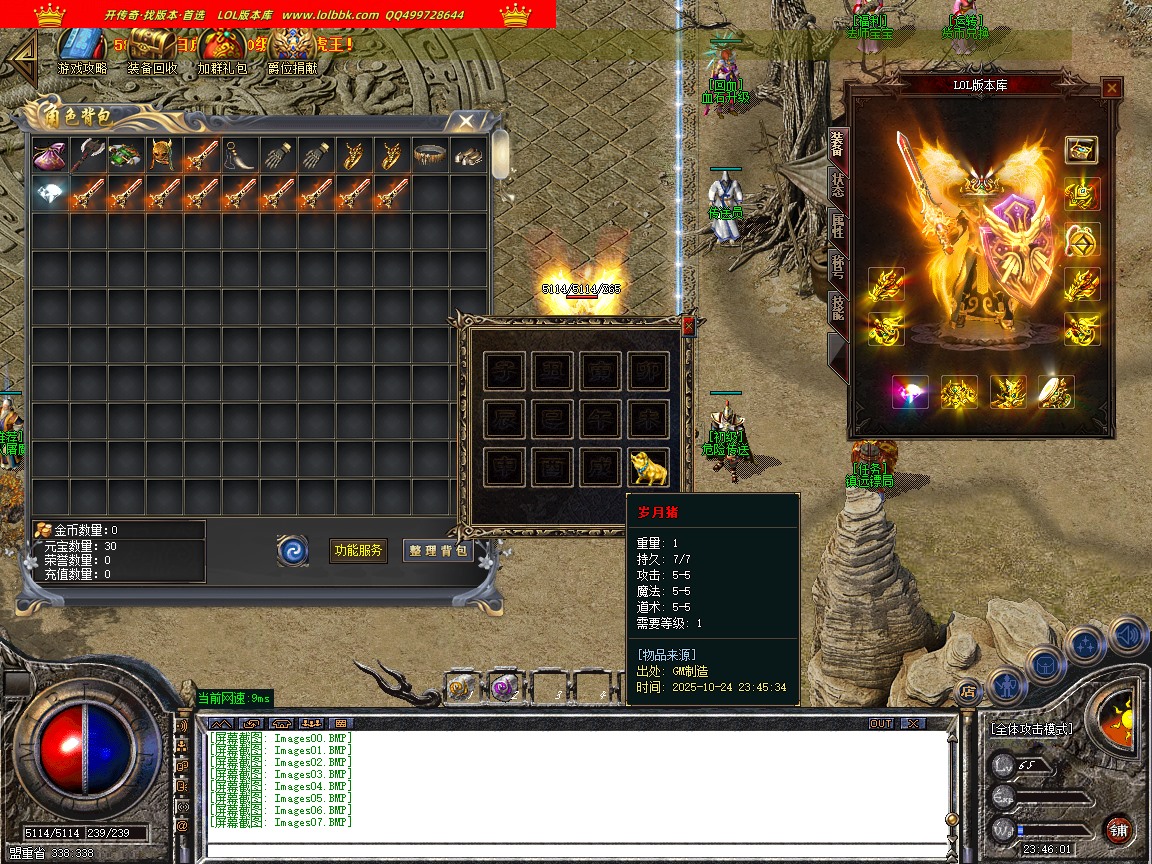The image size is (1152, 864).
Task: Close the 角色背包 backpack window
Action: [x=466, y=121]
